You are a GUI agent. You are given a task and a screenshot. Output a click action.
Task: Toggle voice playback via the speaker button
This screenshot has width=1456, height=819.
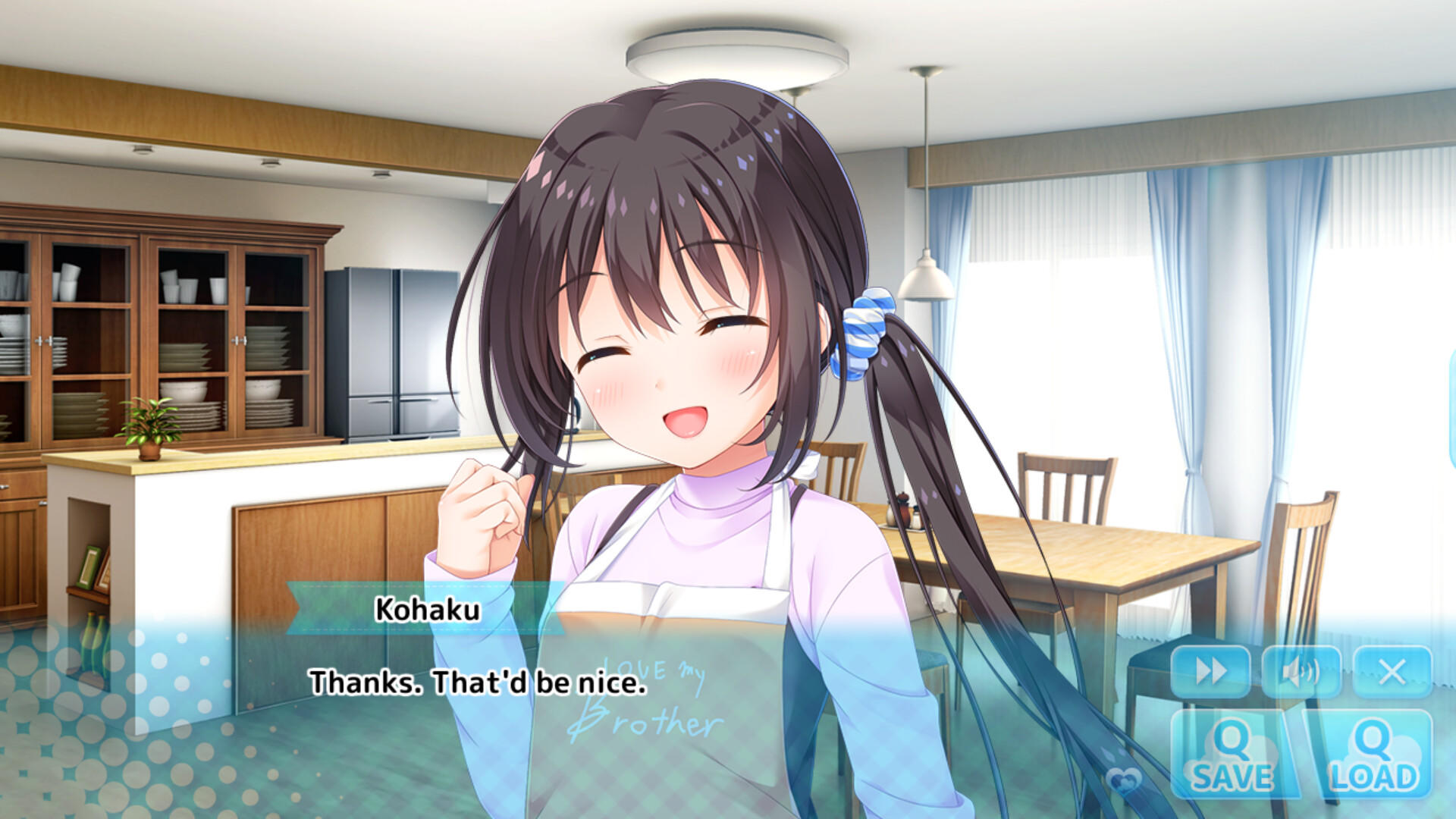[1301, 670]
